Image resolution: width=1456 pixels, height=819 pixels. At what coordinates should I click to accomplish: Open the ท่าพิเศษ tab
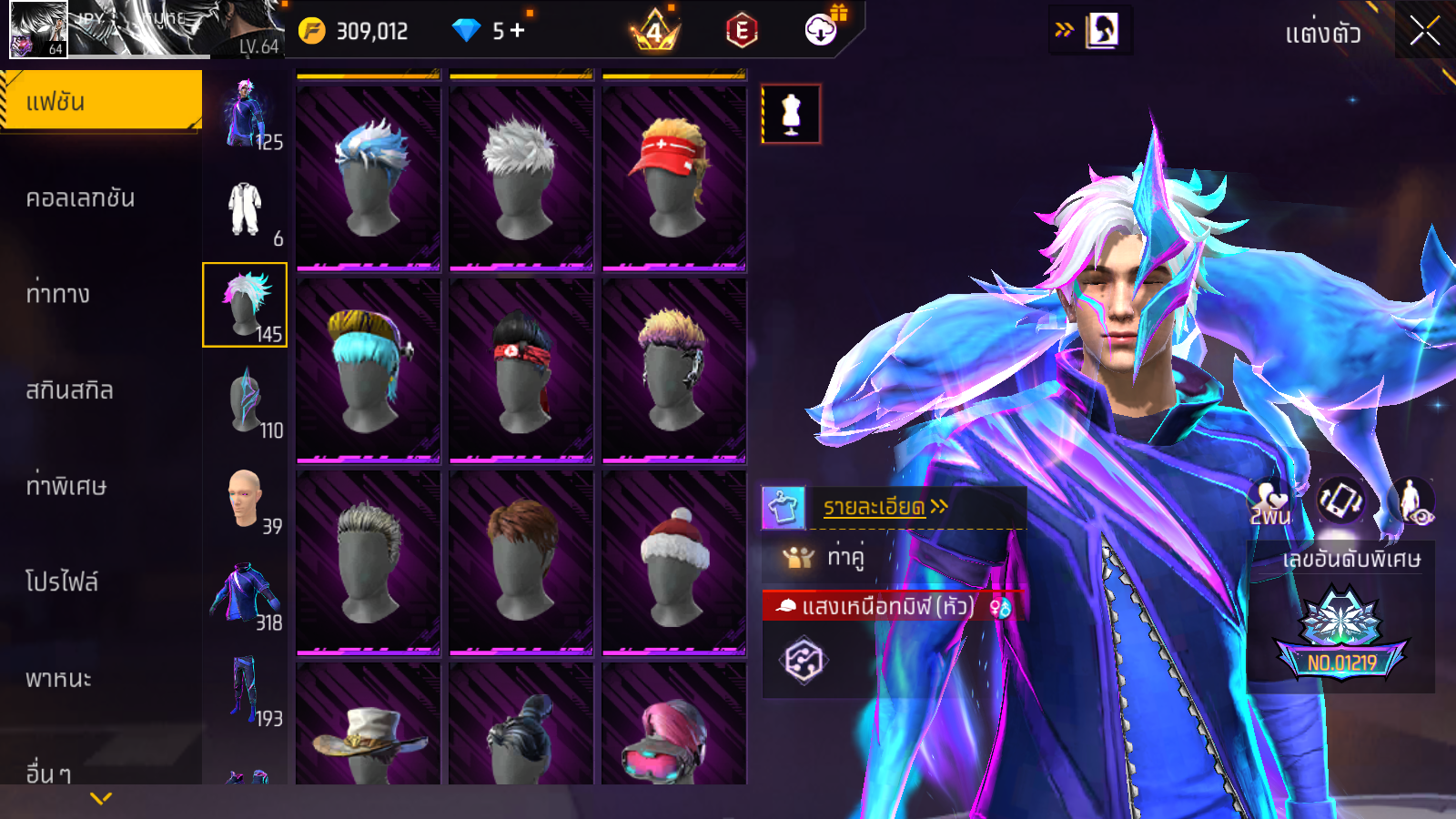pos(66,486)
